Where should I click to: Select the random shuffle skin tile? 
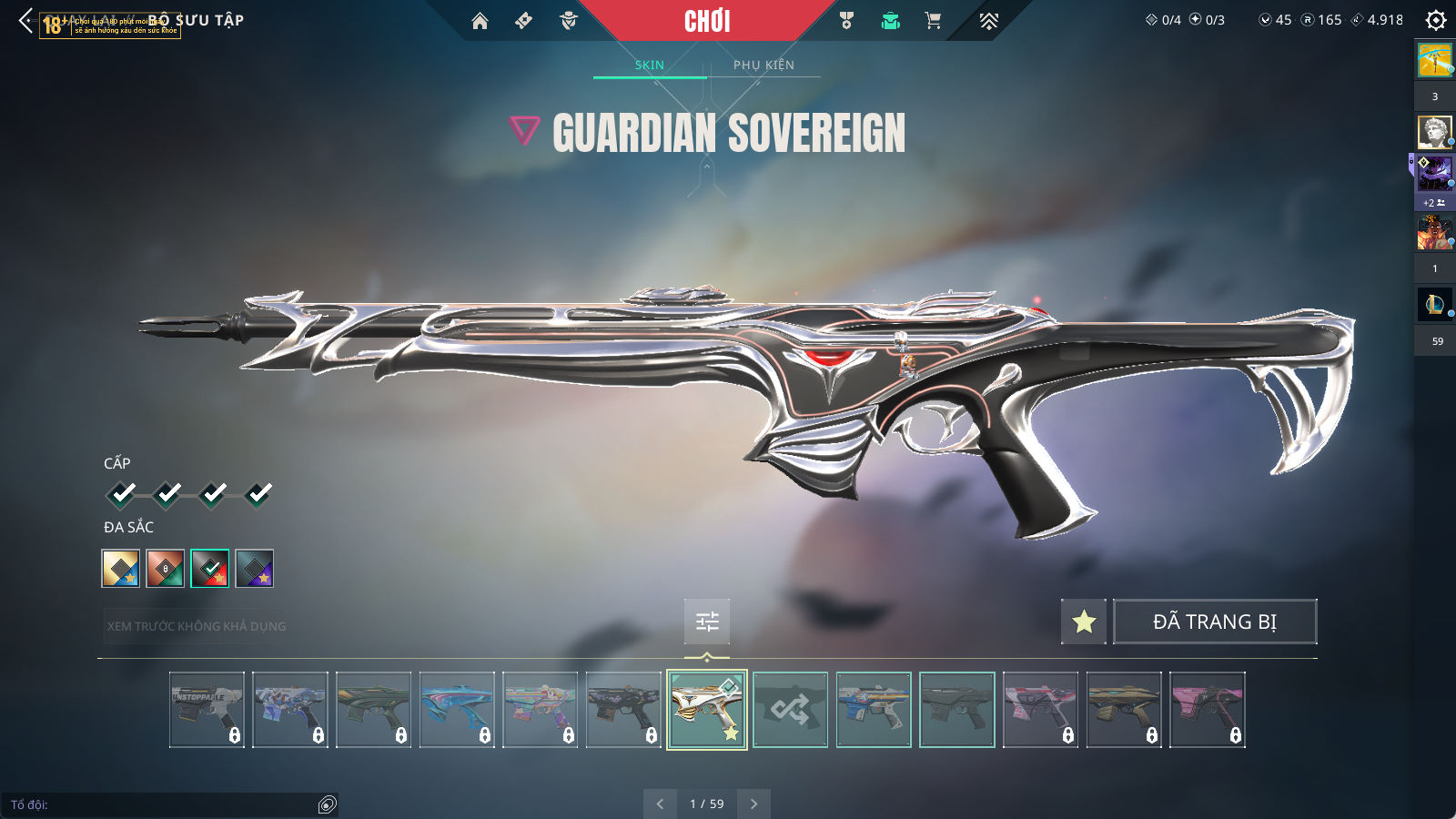pos(790,710)
